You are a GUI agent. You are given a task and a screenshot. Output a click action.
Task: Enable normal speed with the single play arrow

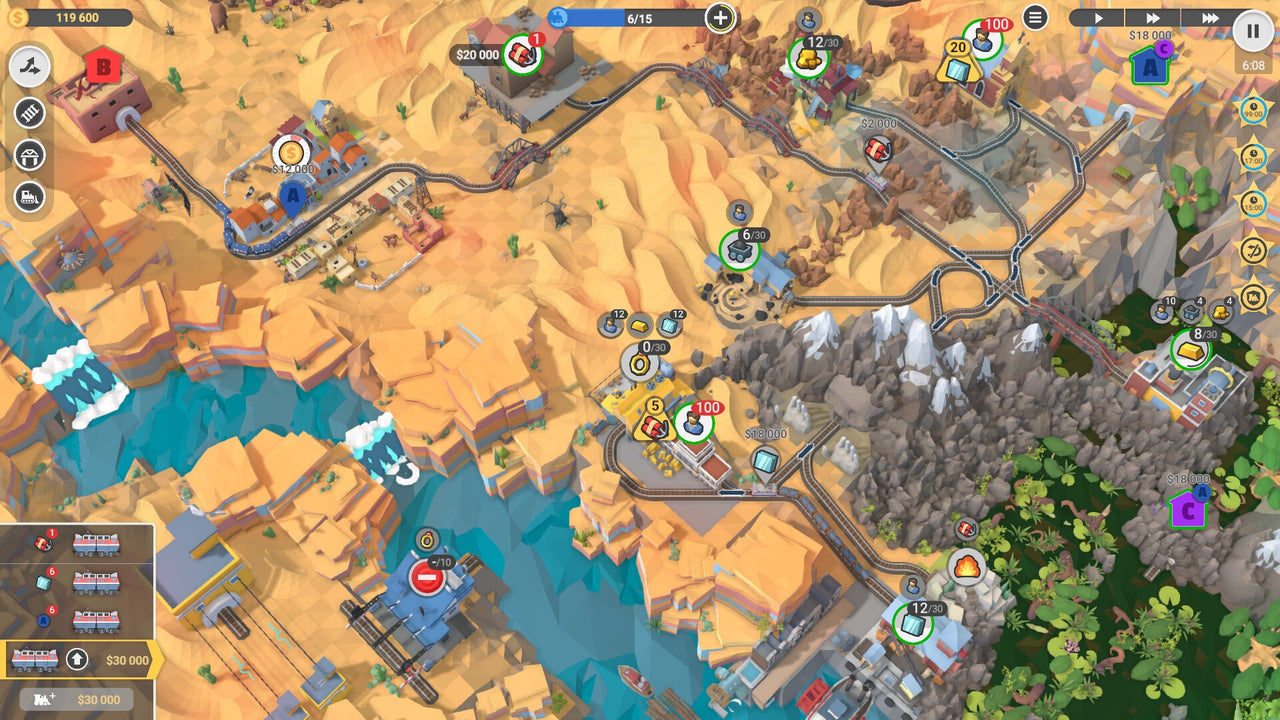[x=1098, y=16]
